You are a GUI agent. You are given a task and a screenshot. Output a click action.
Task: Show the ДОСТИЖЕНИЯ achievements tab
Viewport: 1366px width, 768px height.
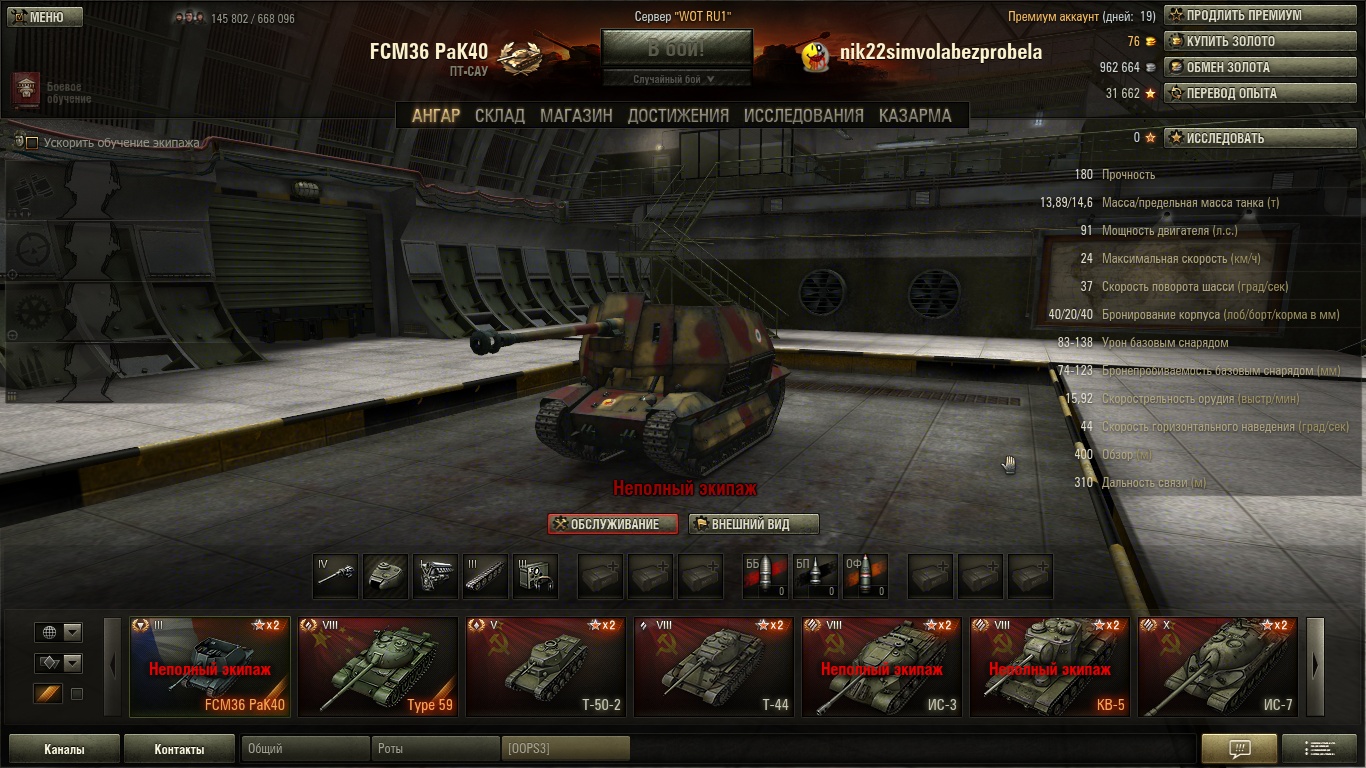point(678,115)
